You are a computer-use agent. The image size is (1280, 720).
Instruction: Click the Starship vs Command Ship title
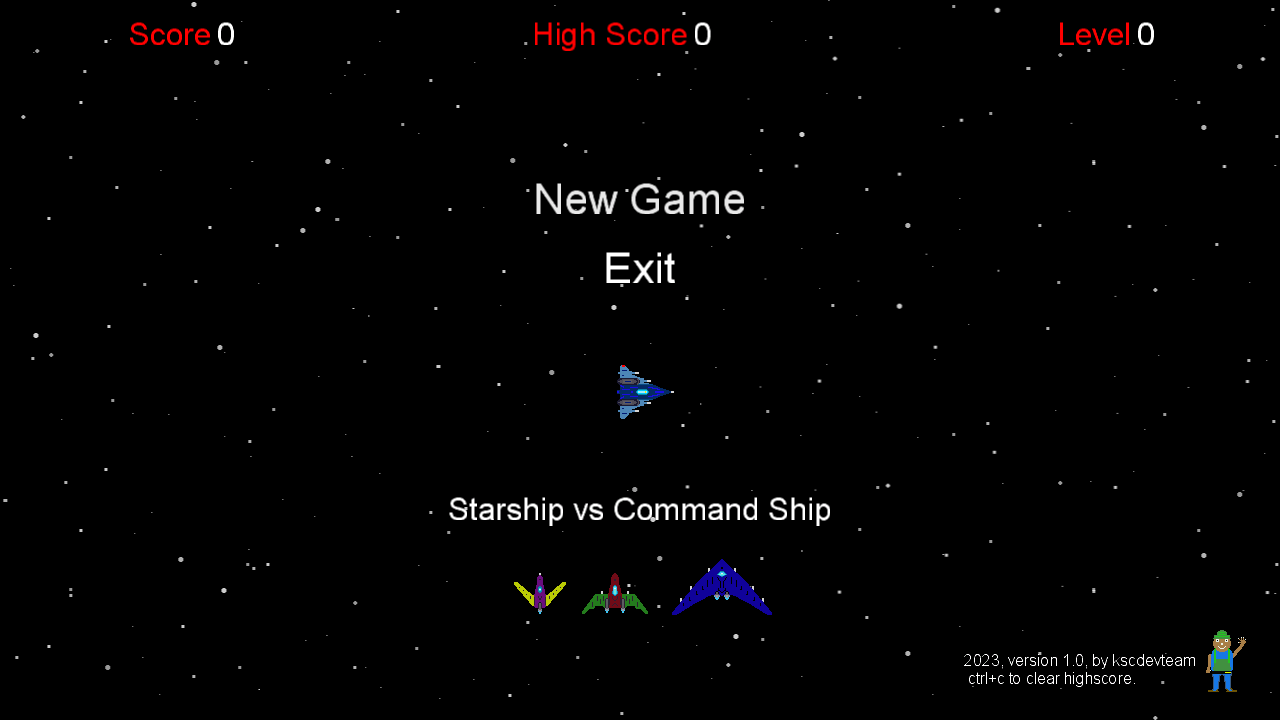[639, 509]
